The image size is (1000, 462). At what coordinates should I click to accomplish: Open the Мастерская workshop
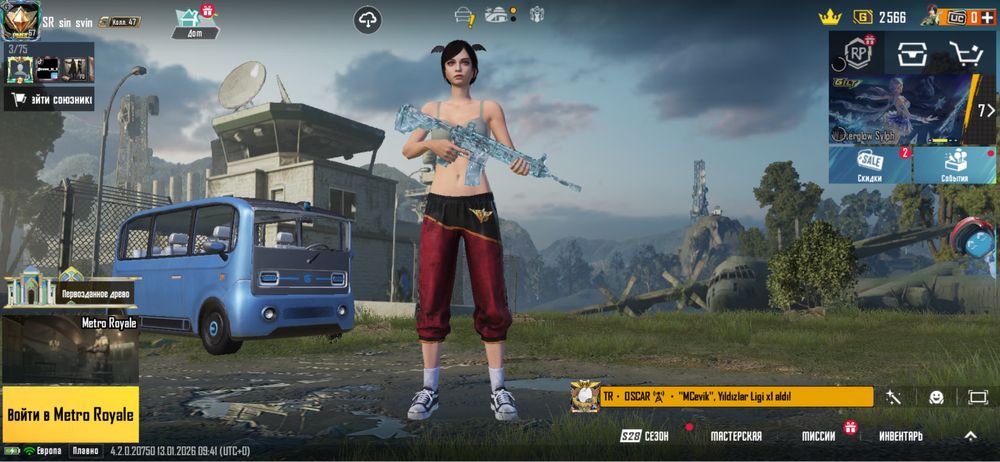click(x=736, y=437)
